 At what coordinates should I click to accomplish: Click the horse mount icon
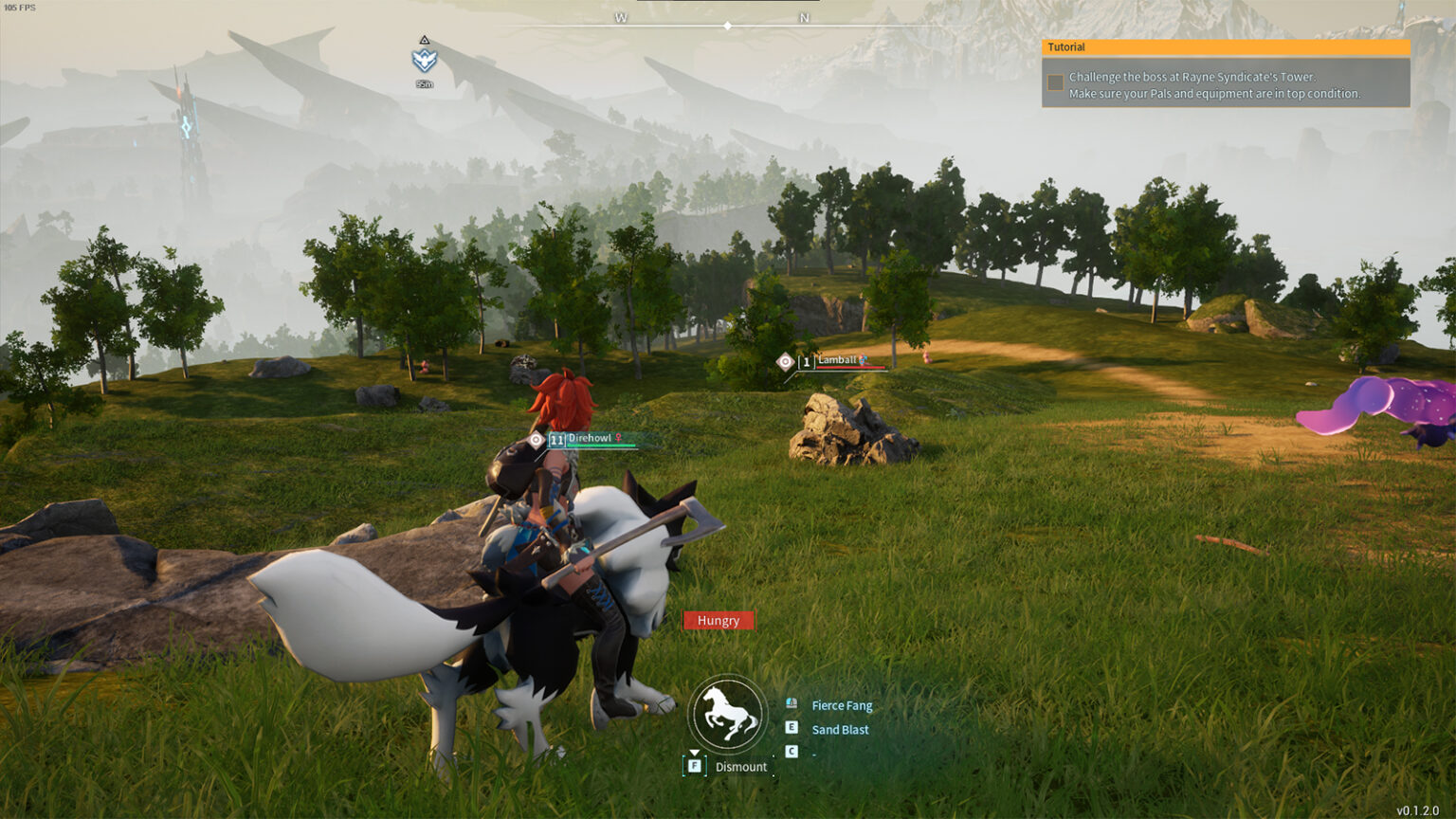[x=727, y=714]
